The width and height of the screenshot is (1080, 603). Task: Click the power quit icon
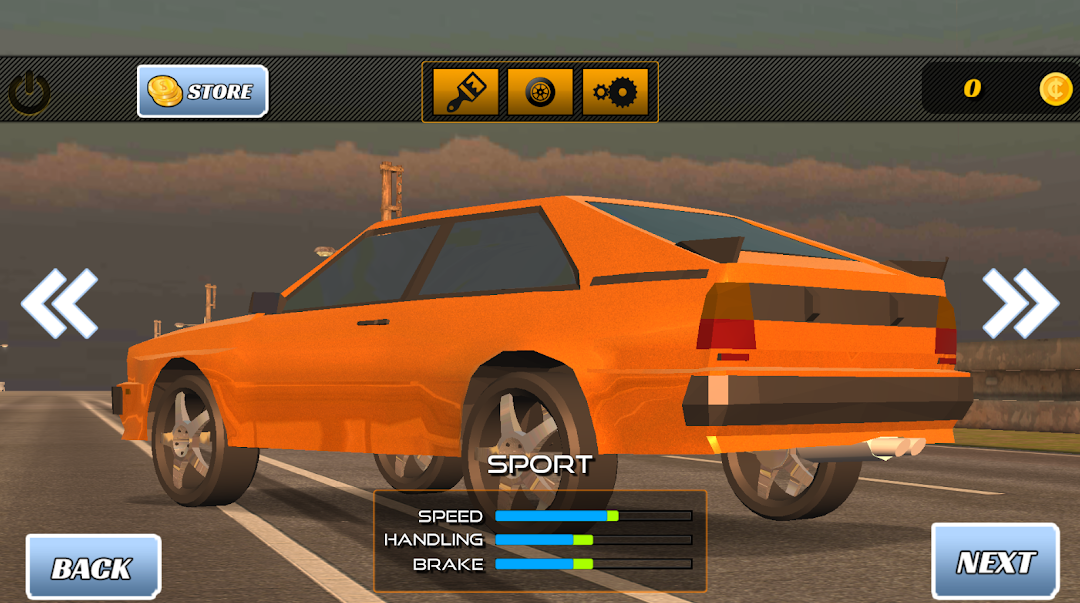tap(30, 93)
